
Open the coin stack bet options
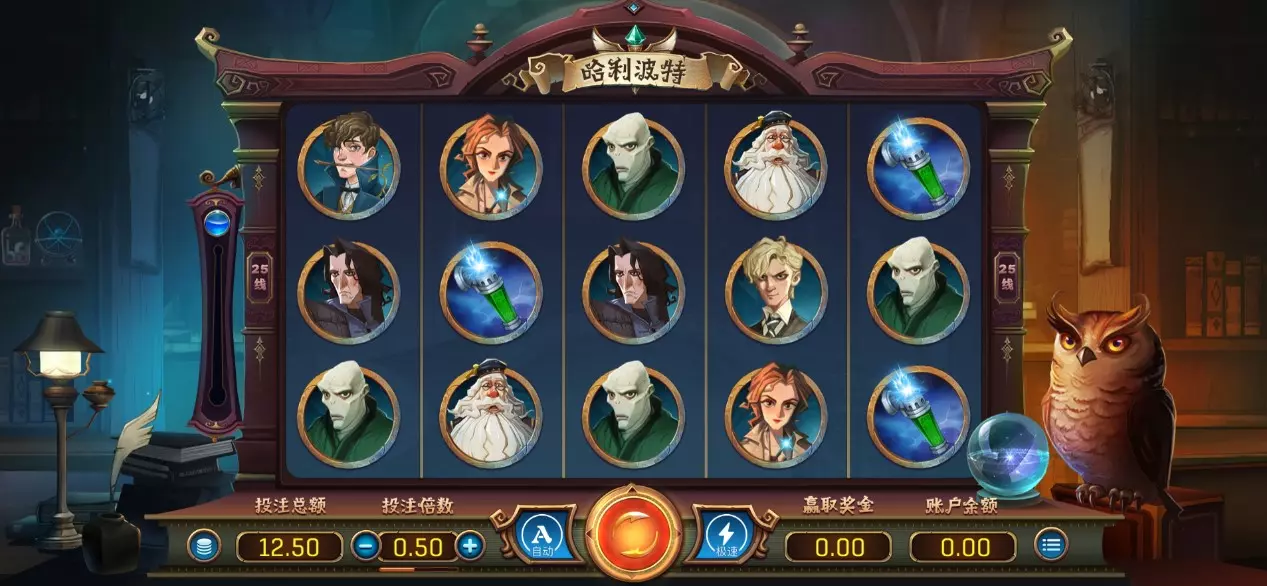pos(203,545)
